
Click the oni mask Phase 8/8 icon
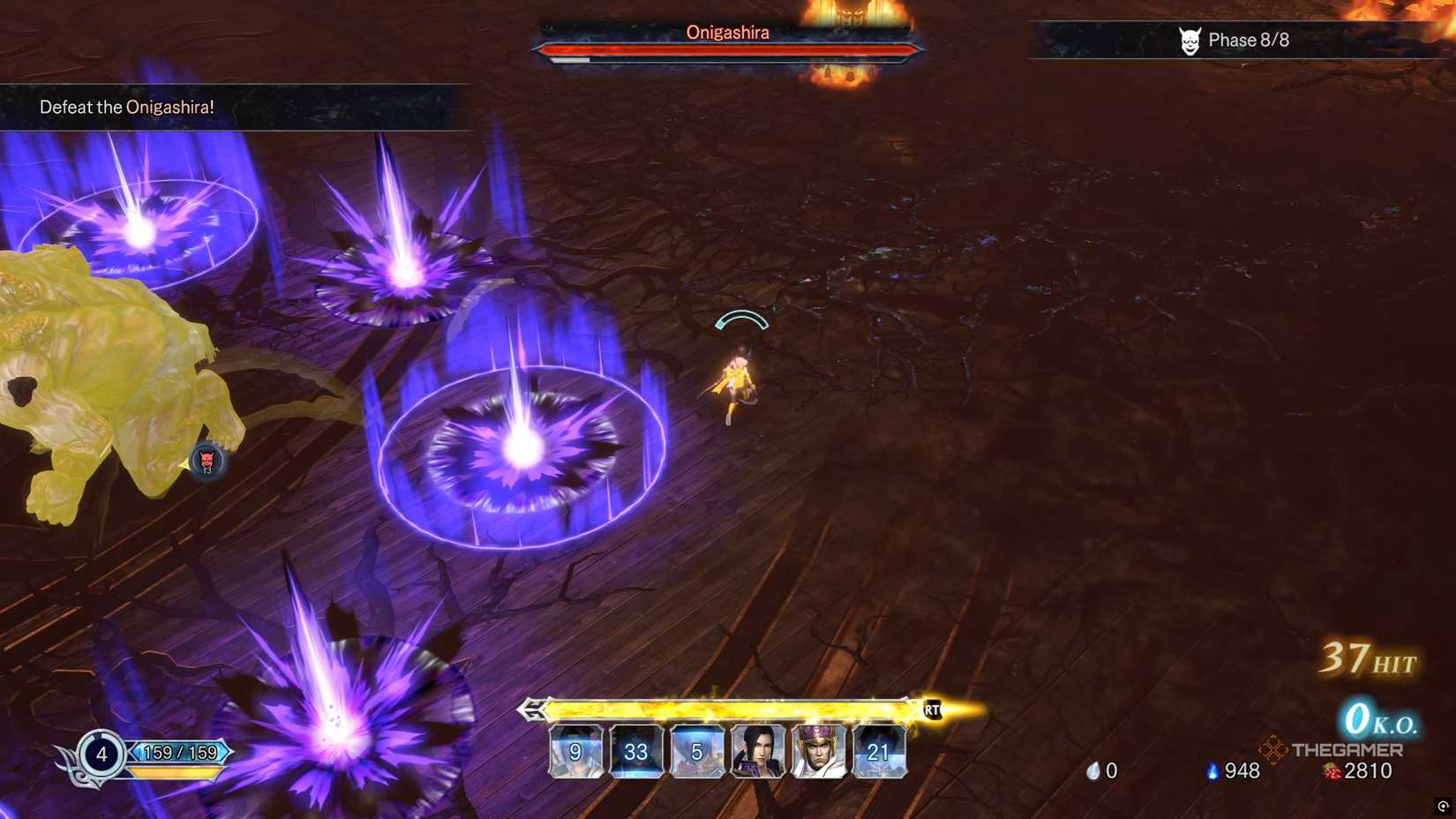pyautogui.click(x=1192, y=39)
